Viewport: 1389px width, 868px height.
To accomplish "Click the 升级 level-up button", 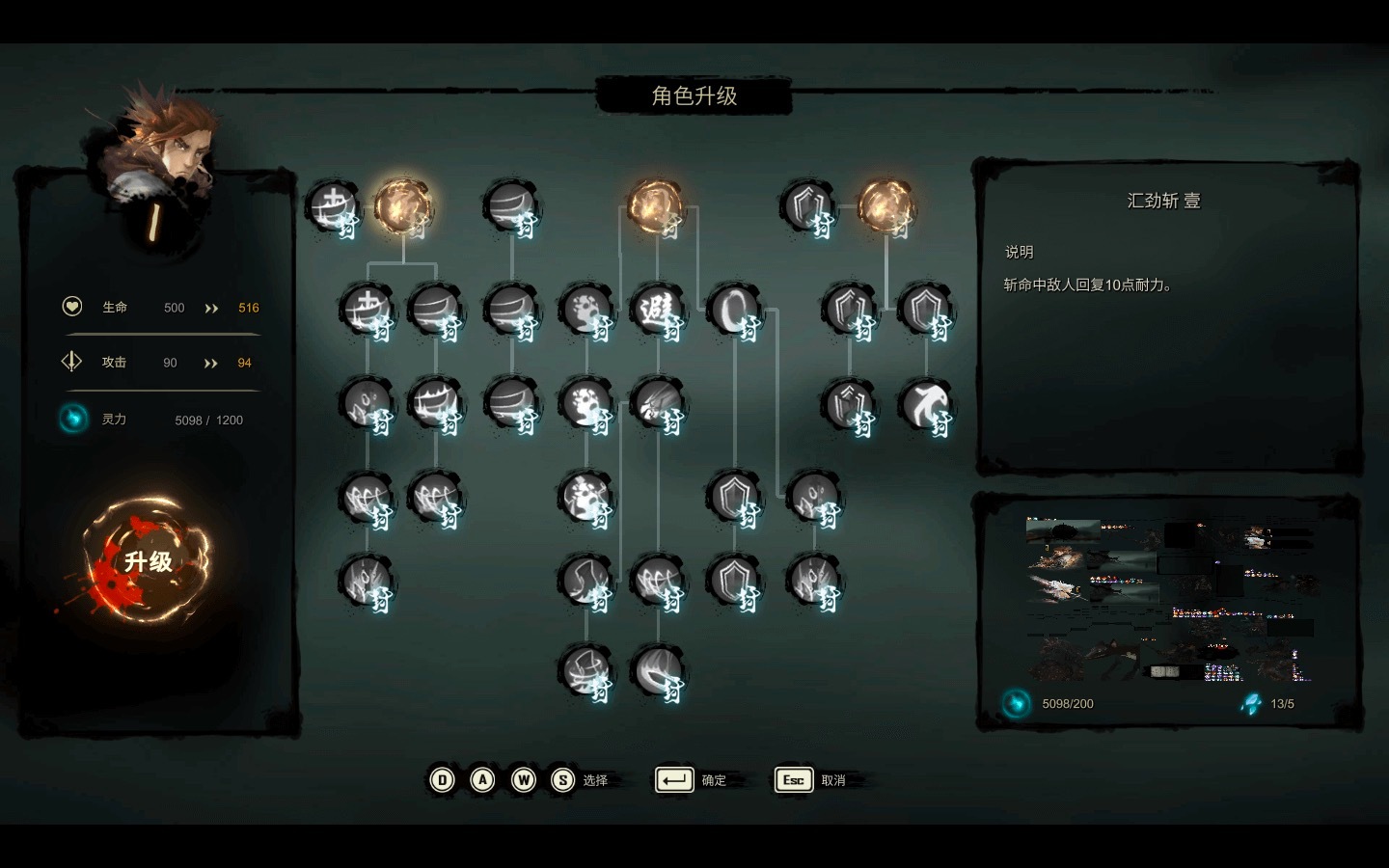I will 147,561.
